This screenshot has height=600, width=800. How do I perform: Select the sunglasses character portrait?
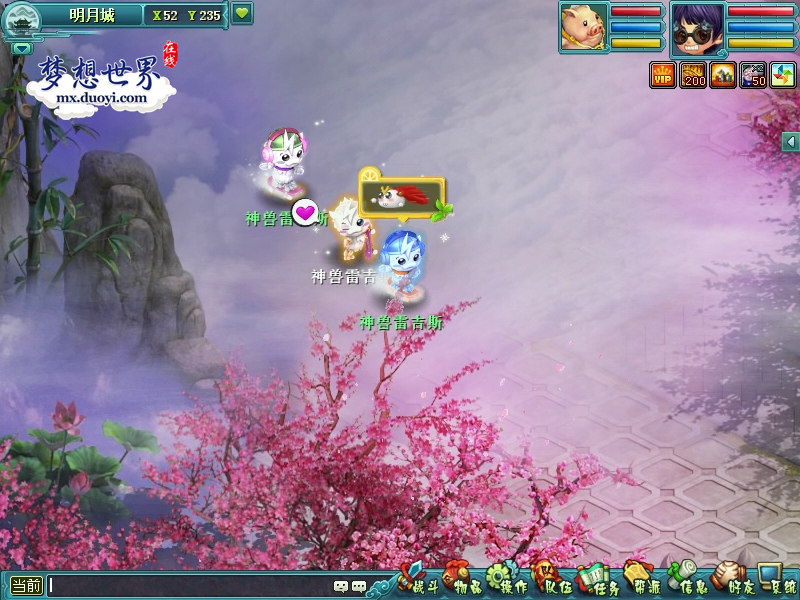(697, 27)
